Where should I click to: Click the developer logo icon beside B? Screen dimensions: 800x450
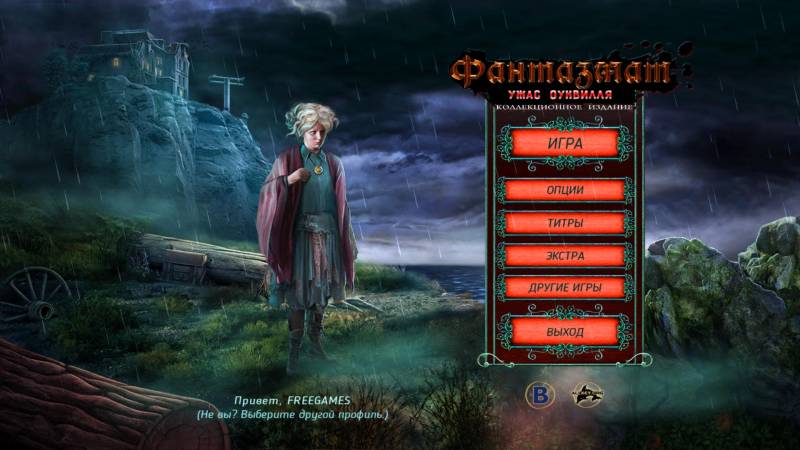click(586, 396)
